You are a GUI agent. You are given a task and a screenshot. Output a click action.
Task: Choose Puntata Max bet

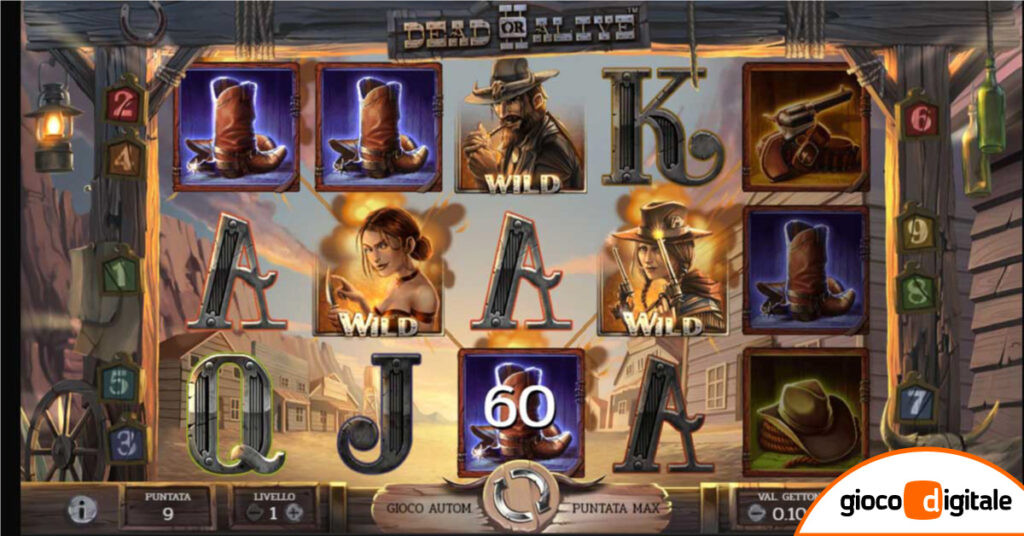615,508
